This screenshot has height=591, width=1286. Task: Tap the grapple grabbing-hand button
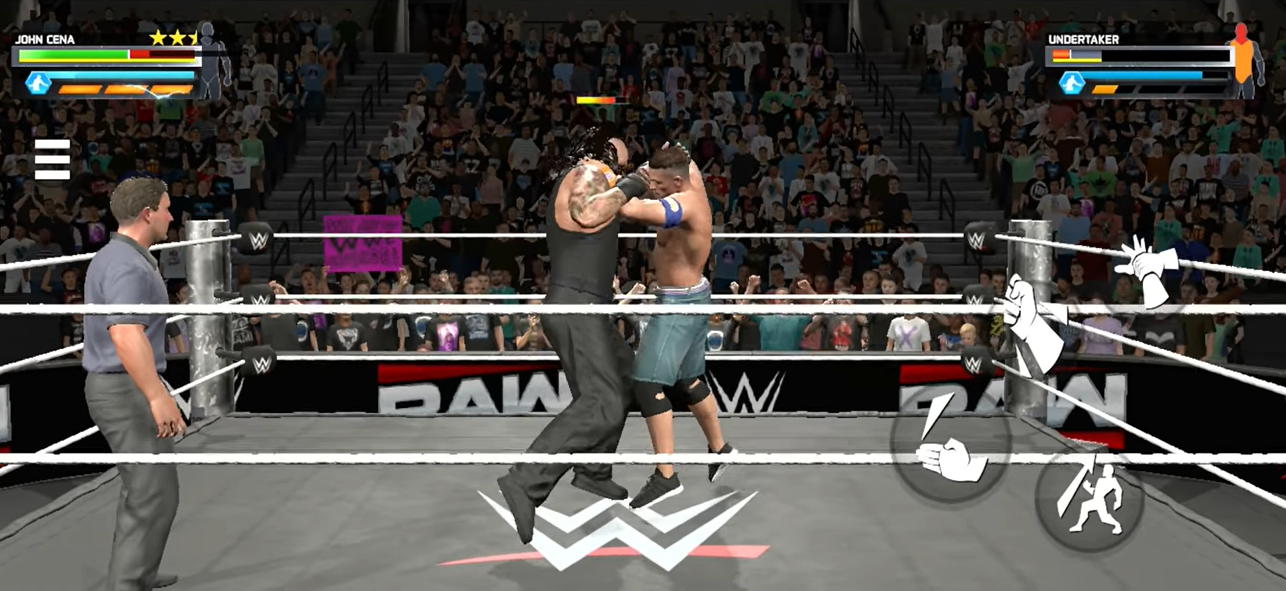point(1032,320)
